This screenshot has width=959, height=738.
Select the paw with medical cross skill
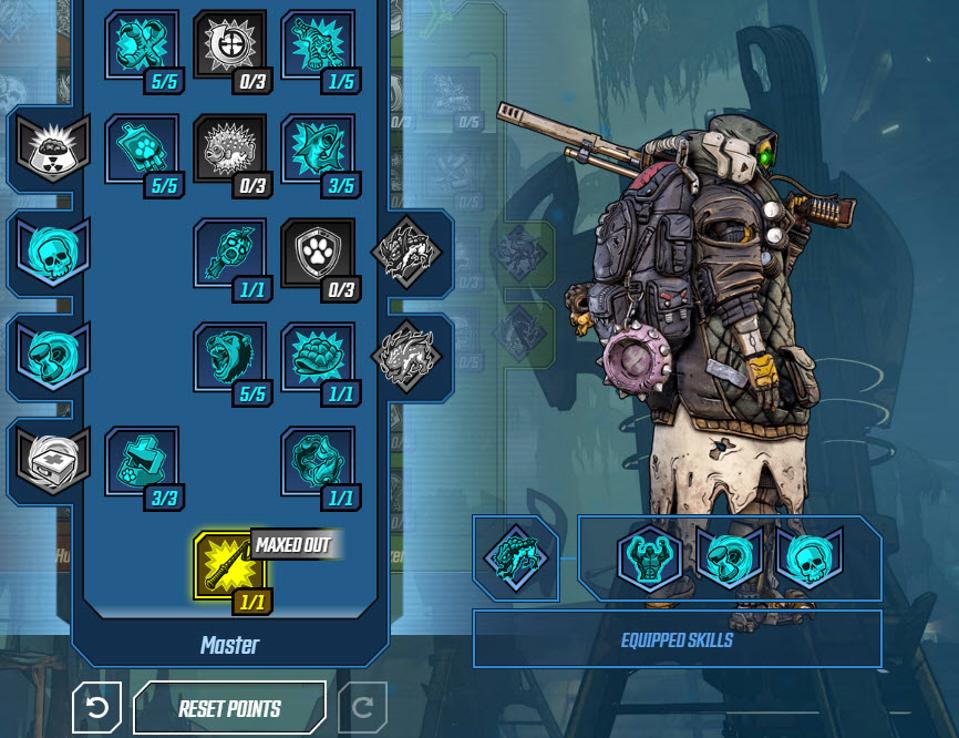coord(141,462)
